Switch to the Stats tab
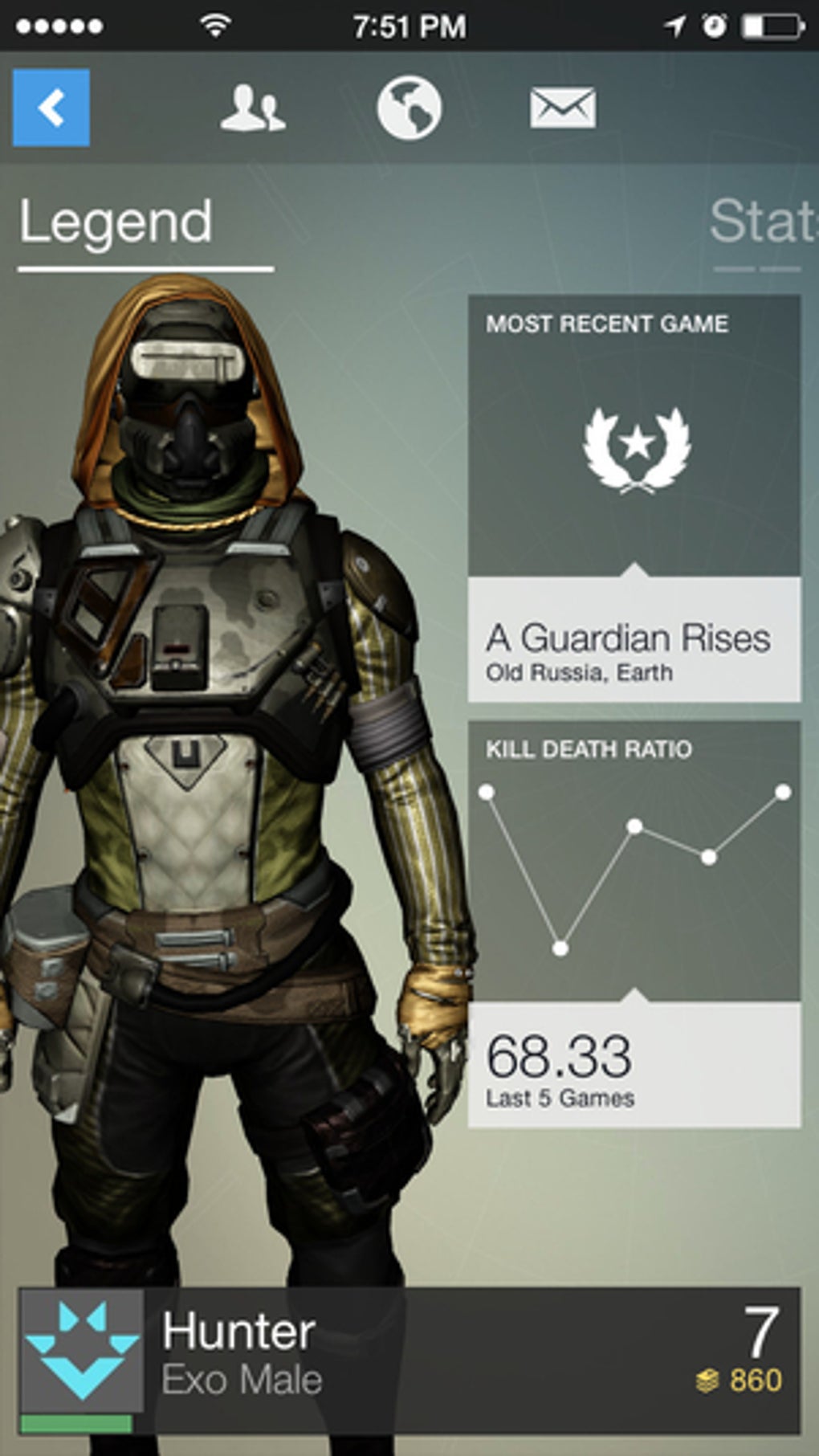Screen dimensions: 819x1456 point(763,222)
